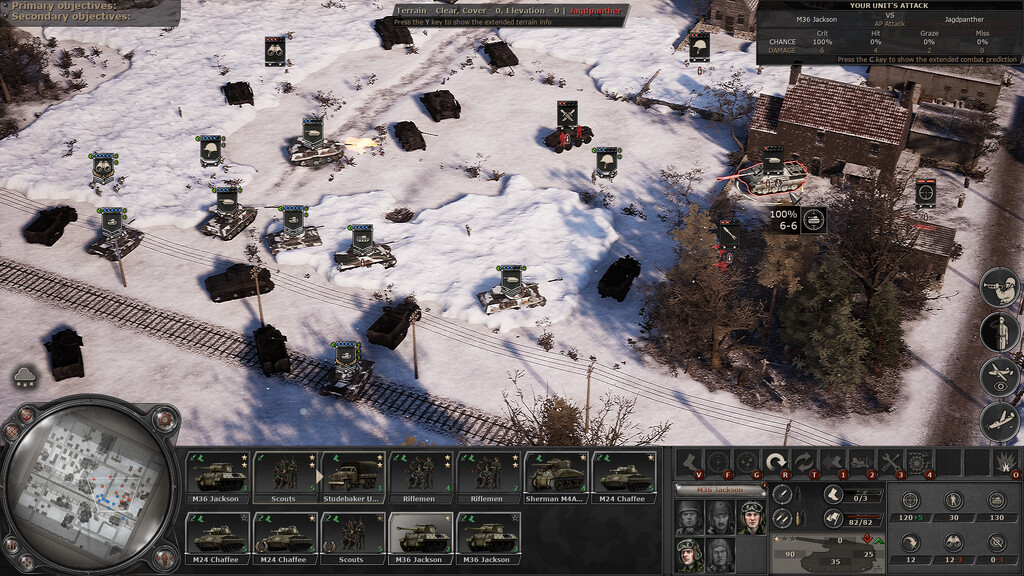Select the train transport command icon

(859, 462)
